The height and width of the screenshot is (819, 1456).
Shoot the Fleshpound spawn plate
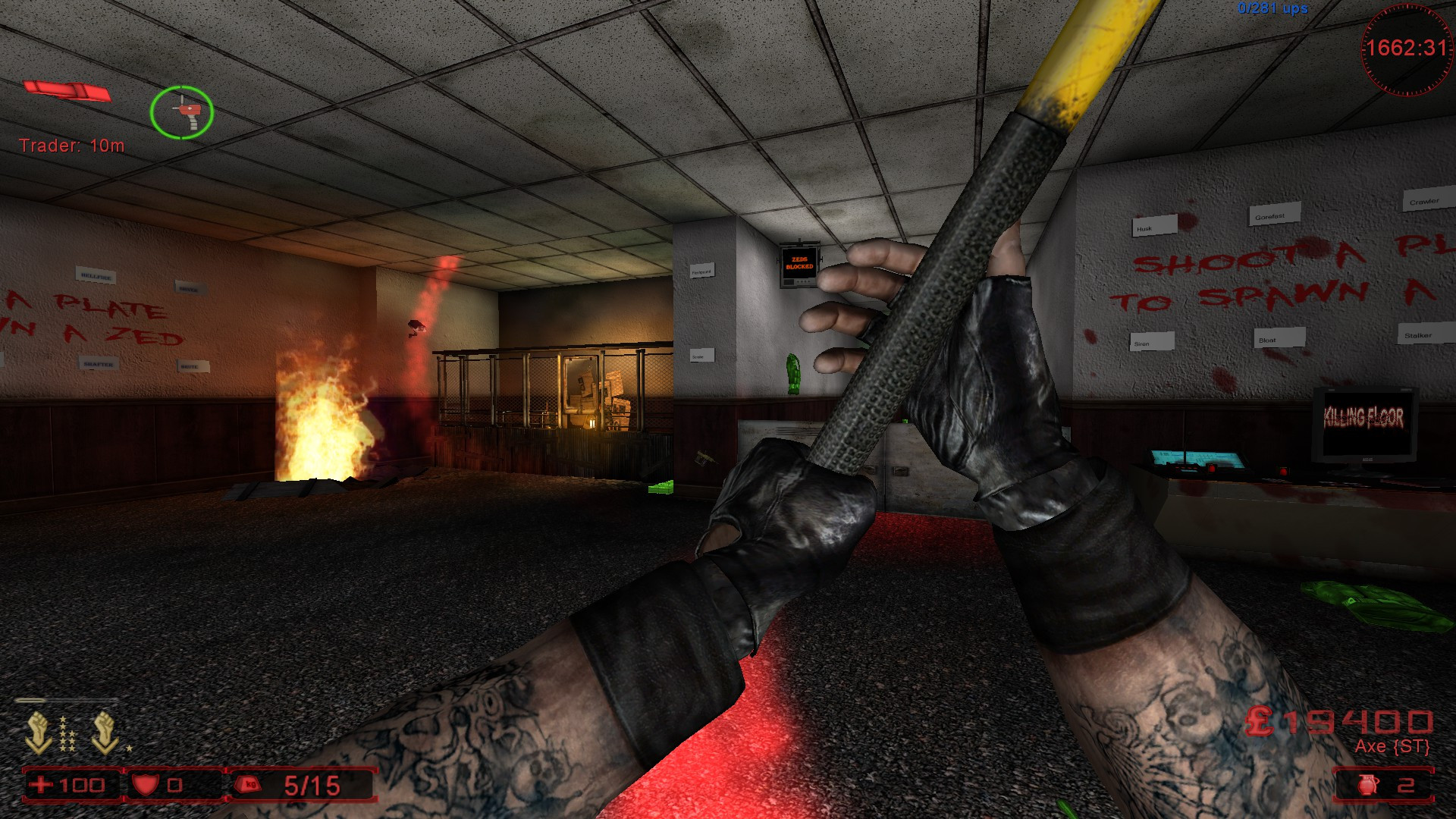tap(703, 271)
